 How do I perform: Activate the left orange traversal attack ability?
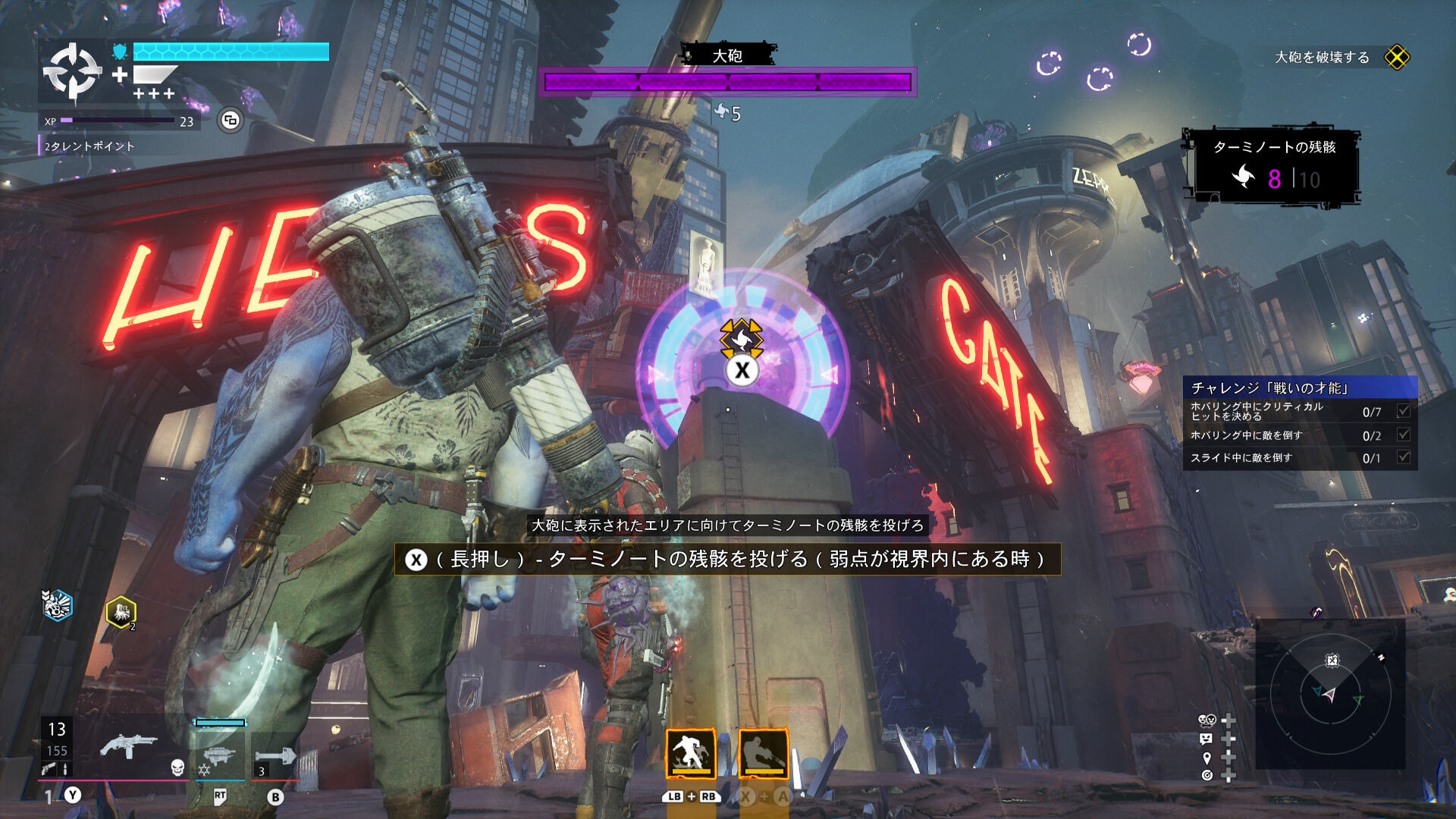point(690,754)
